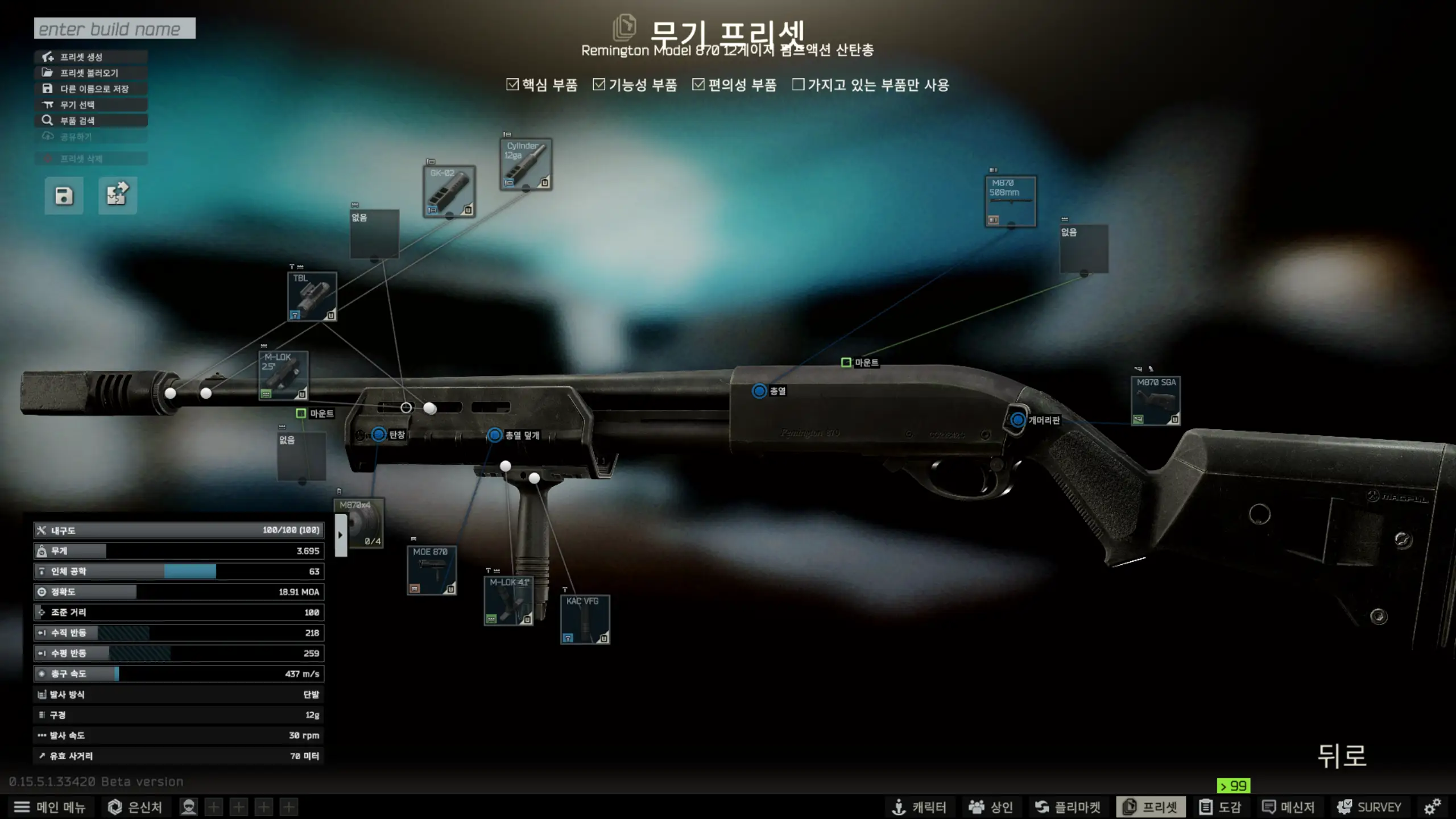This screenshot has width=1456, height=819.
Task: Create a new preset (프리셋 생성)
Action: (x=91, y=57)
